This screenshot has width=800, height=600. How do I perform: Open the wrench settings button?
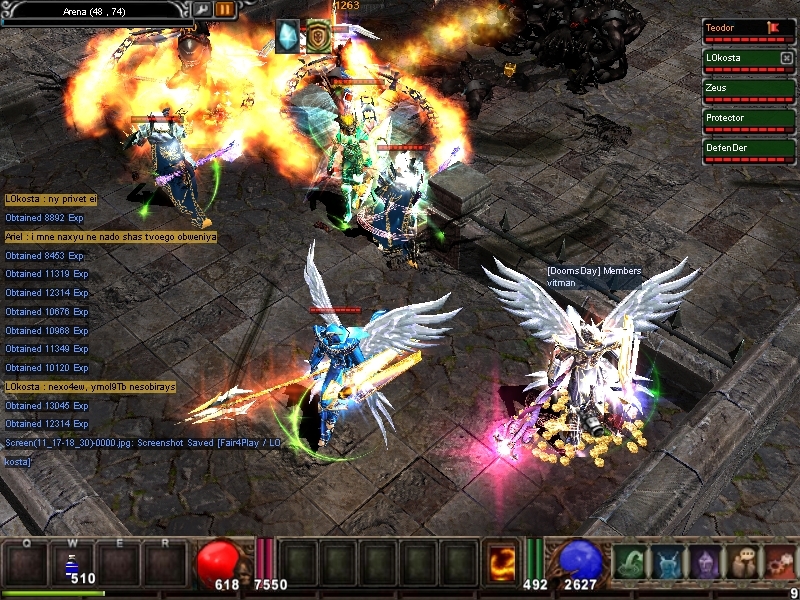pyautogui.click(x=202, y=9)
